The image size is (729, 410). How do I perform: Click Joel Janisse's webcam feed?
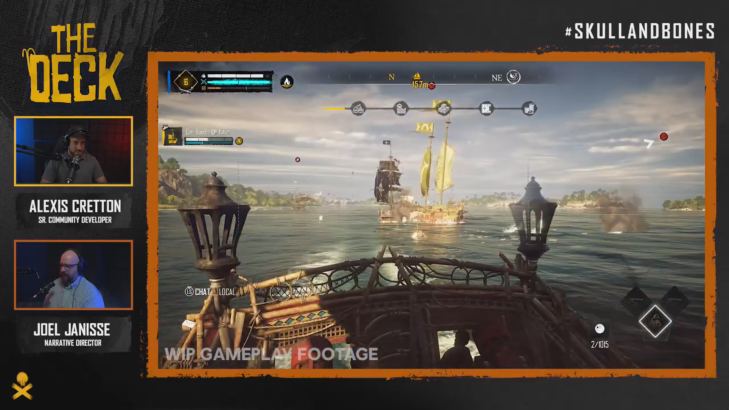74,275
